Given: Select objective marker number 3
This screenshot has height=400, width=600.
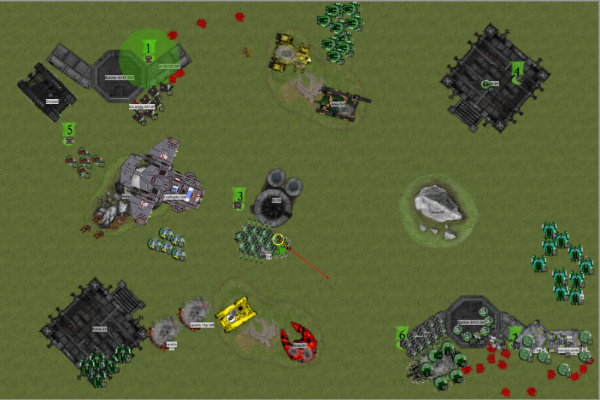Looking at the screenshot, I should (239, 194).
